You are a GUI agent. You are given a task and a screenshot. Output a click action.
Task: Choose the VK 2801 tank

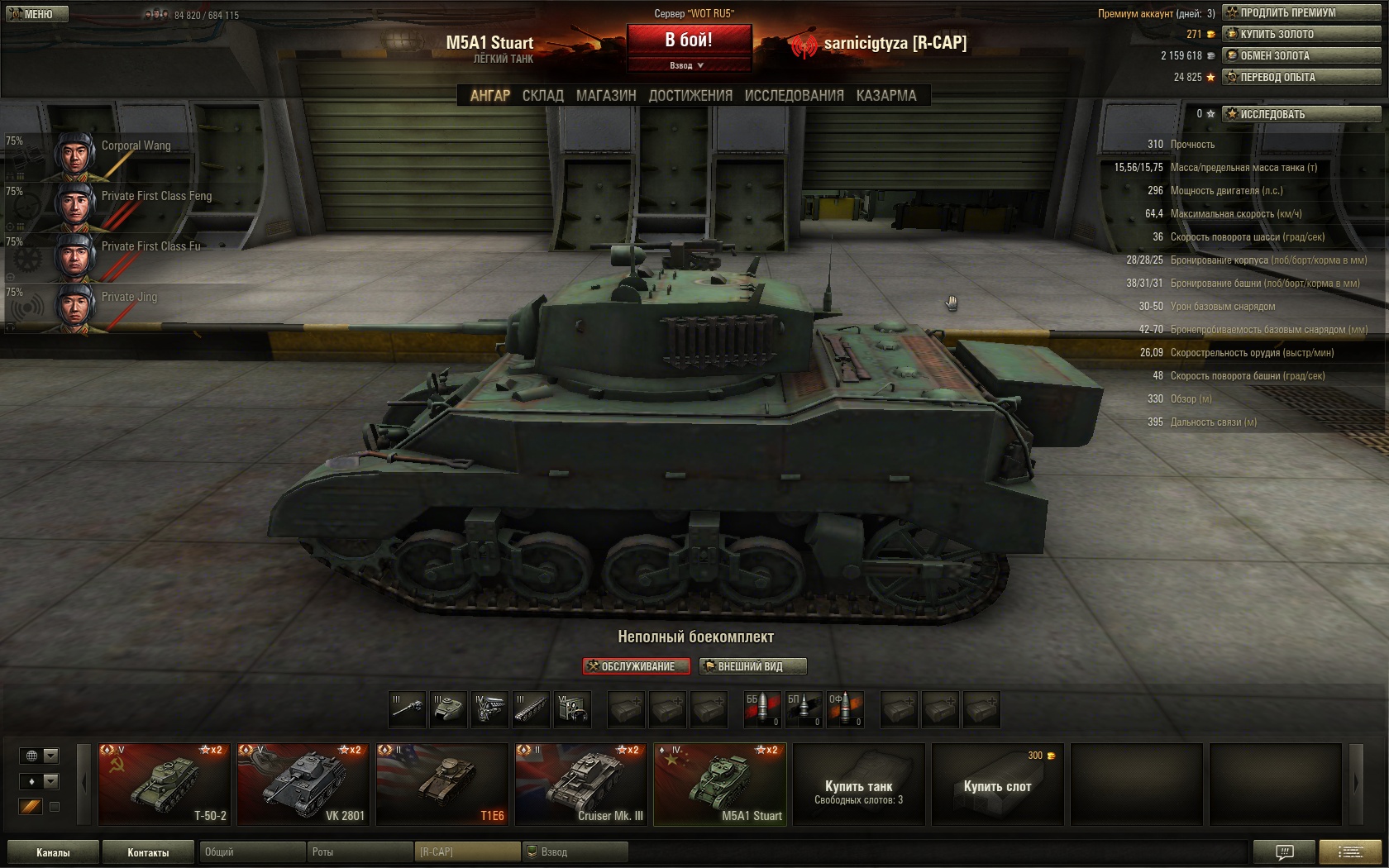pos(303,784)
